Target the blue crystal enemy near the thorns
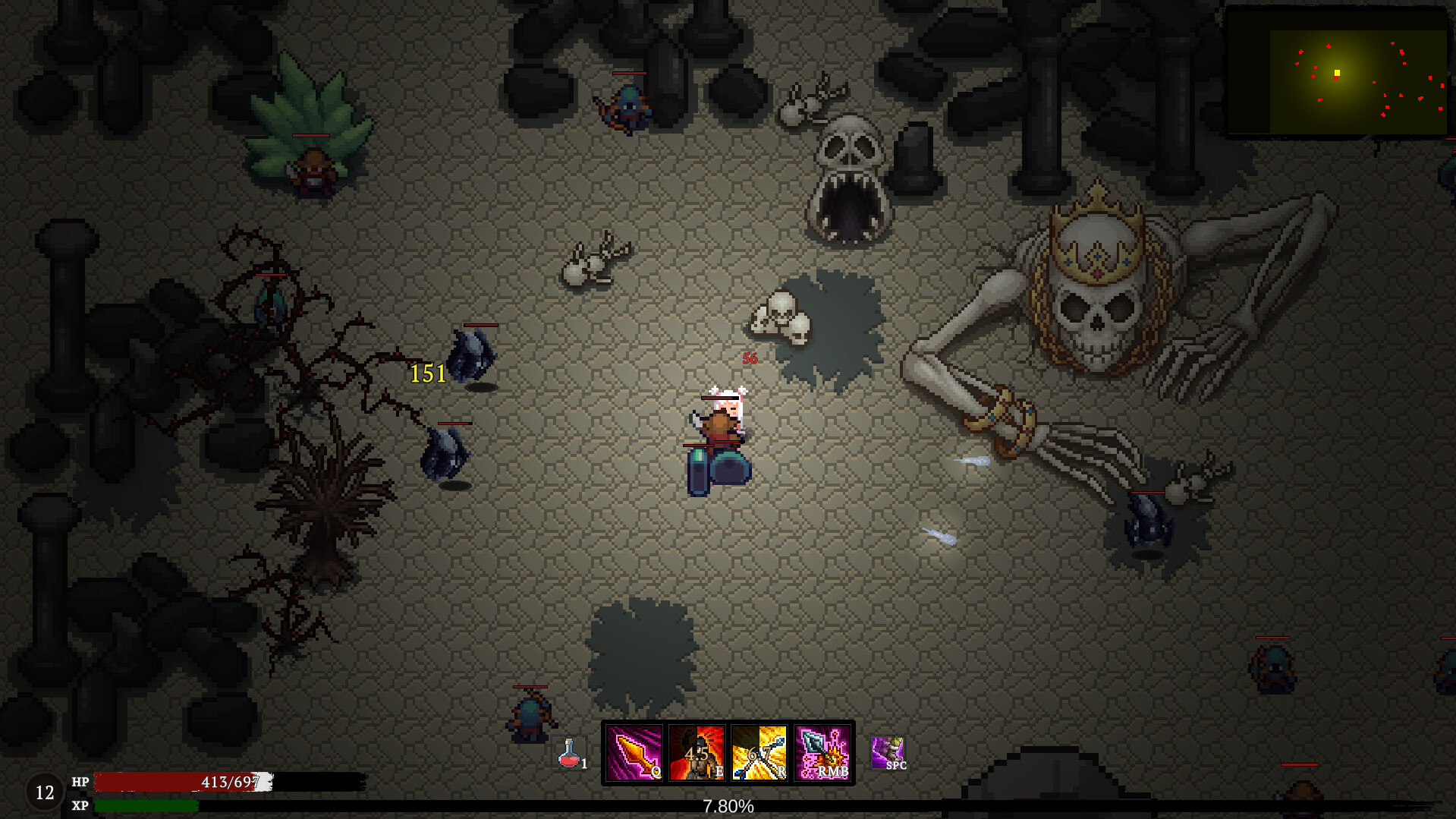 pyautogui.click(x=470, y=357)
